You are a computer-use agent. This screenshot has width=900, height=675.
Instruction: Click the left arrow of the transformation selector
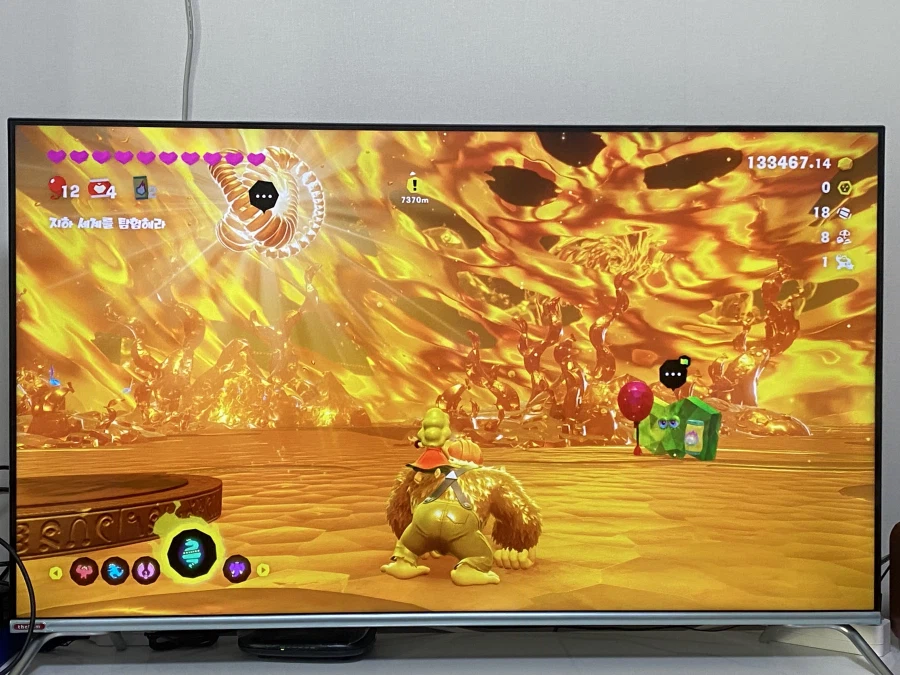point(56,572)
